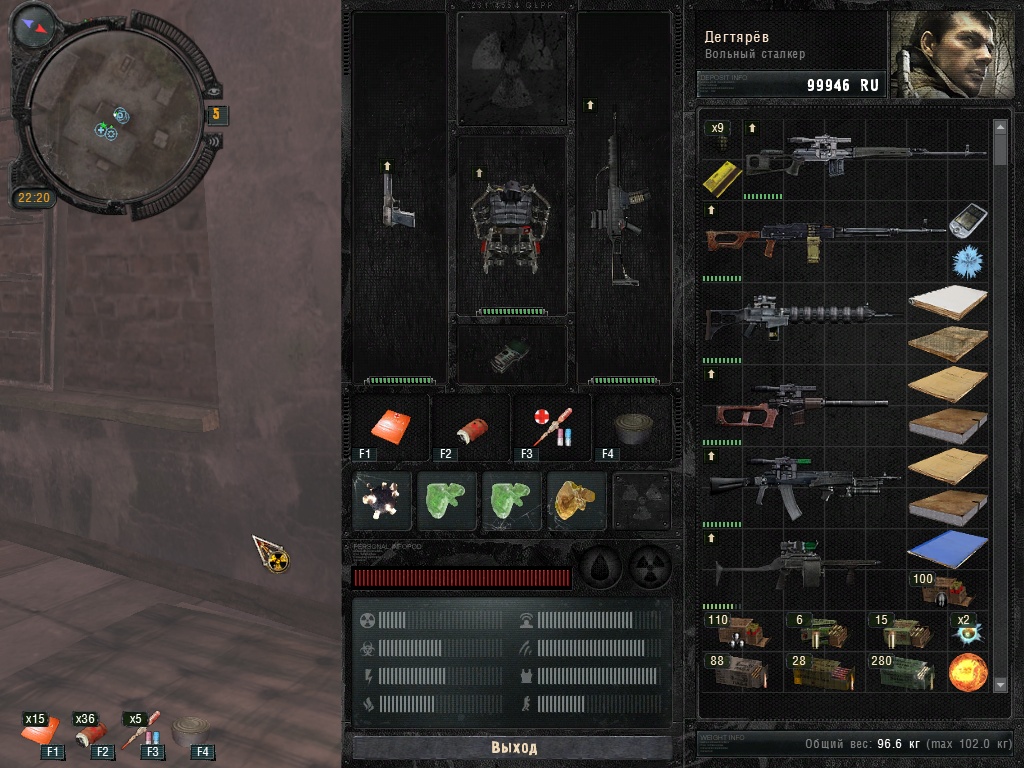Click the circular minimap
Screen dimensions: 1024x768
click(x=117, y=110)
